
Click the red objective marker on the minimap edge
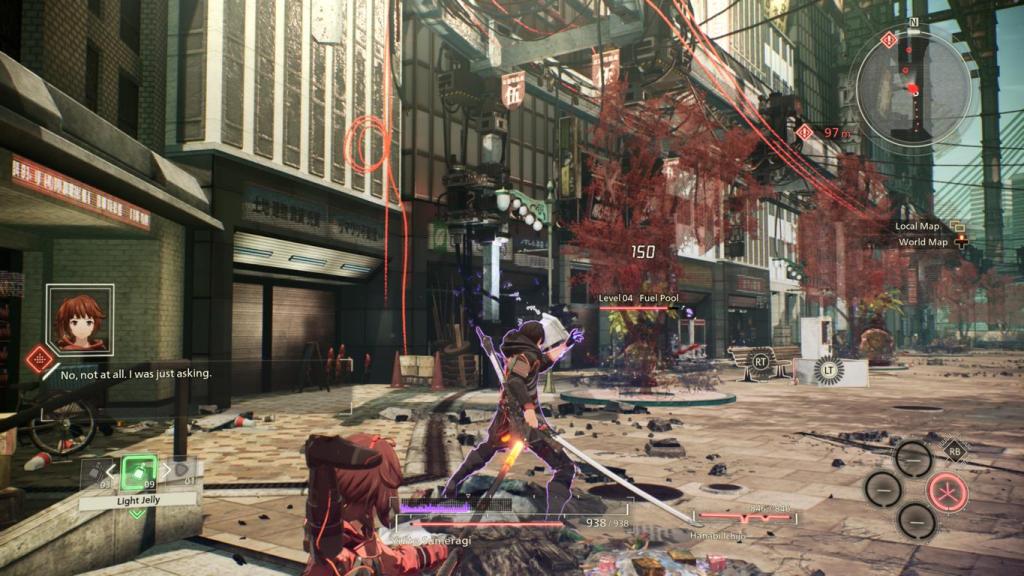[887, 40]
